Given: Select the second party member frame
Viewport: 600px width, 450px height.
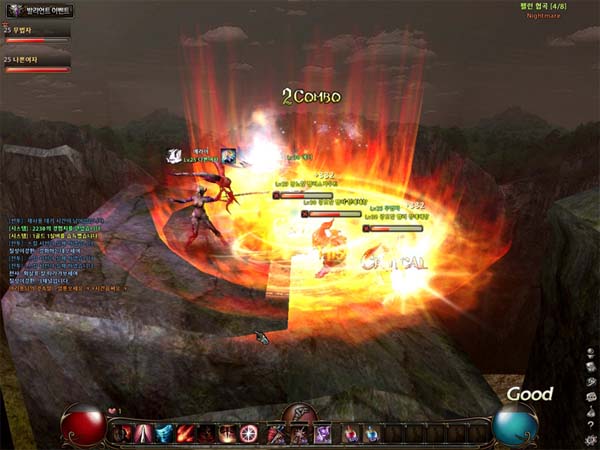Looking at the screenshot, I should click(36, 65).
